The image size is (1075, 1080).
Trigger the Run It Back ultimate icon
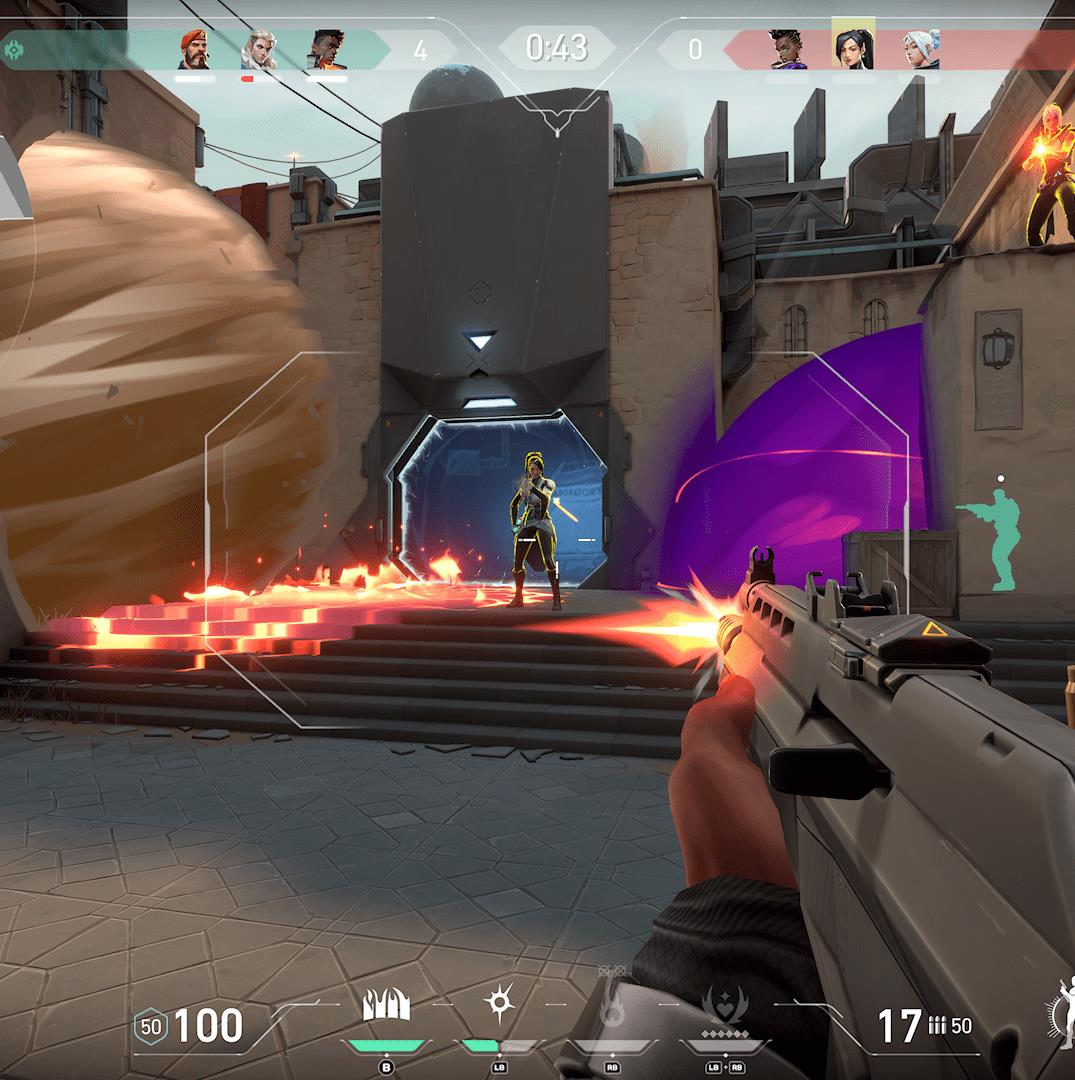coord(721,1007)
